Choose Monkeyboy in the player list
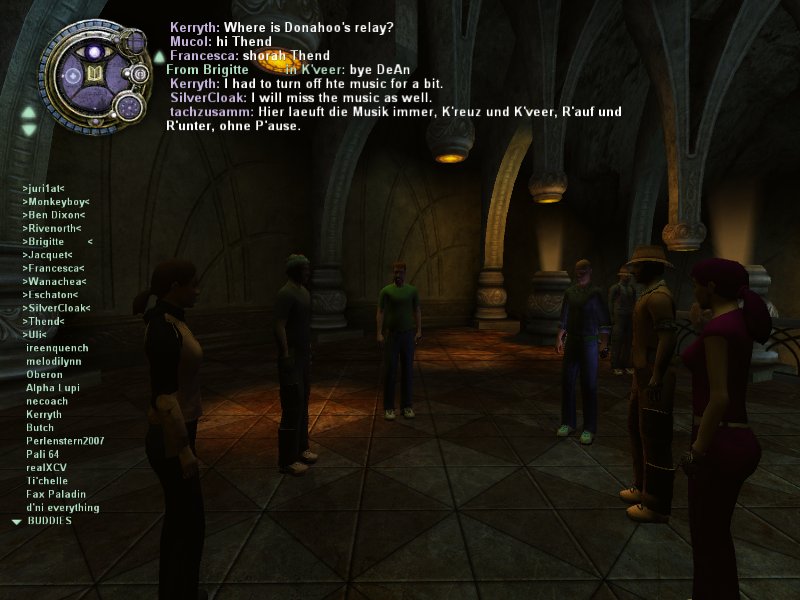Viewport: 800px width, 600px height. click(x=56, y=202)
